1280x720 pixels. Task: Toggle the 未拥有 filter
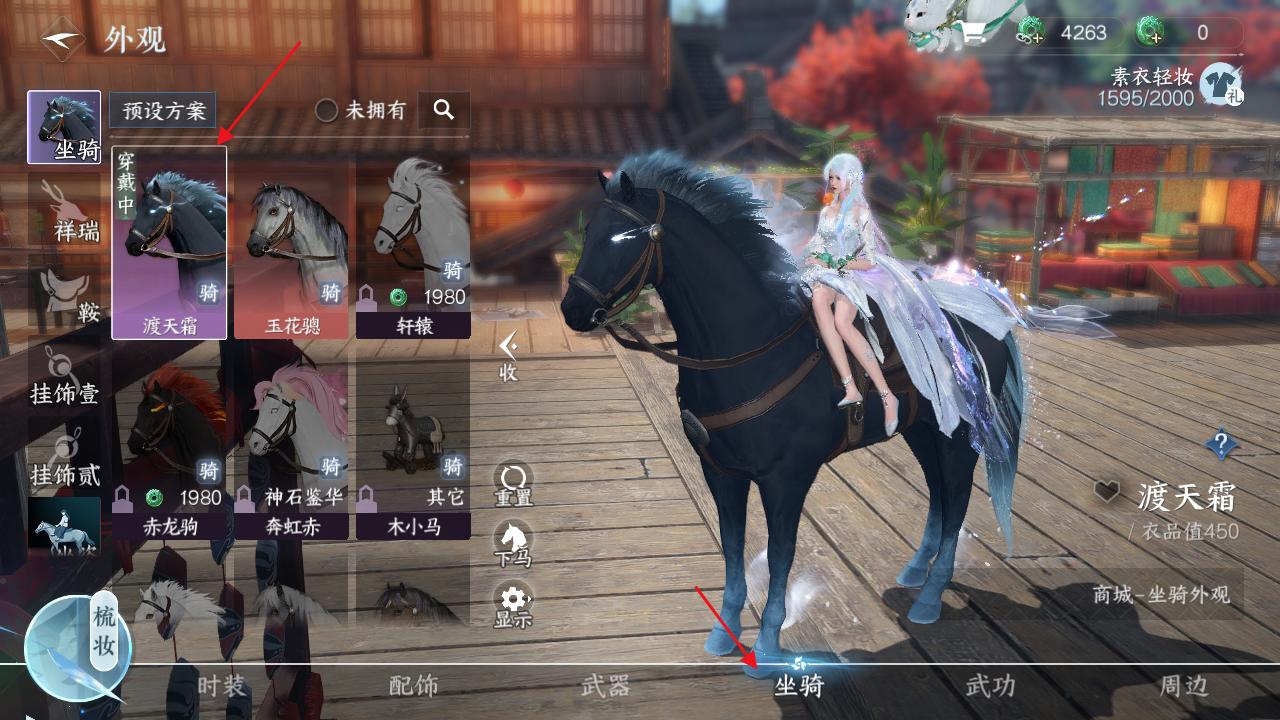point(327,111)
